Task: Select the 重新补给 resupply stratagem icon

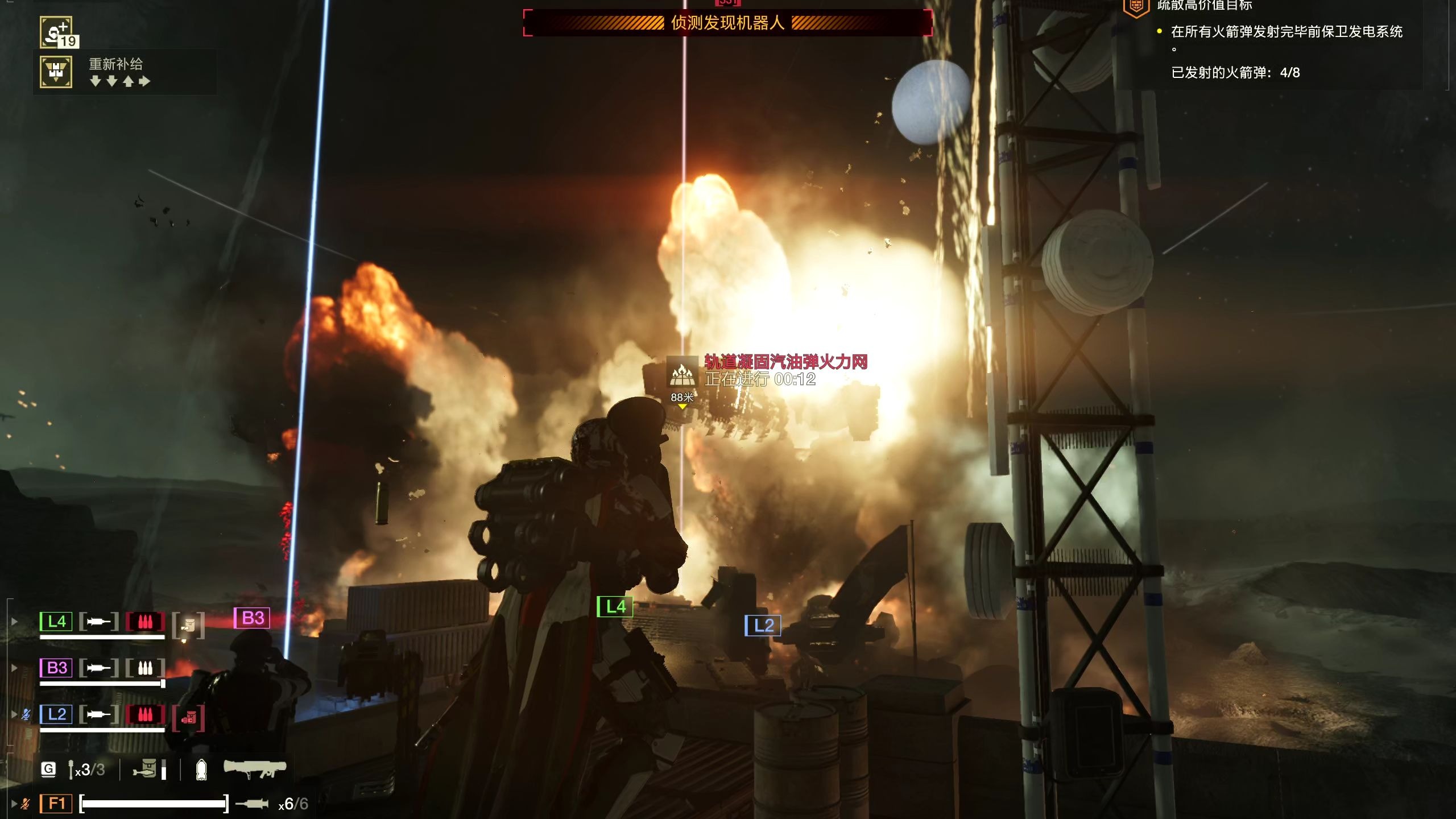Action: 56,72
